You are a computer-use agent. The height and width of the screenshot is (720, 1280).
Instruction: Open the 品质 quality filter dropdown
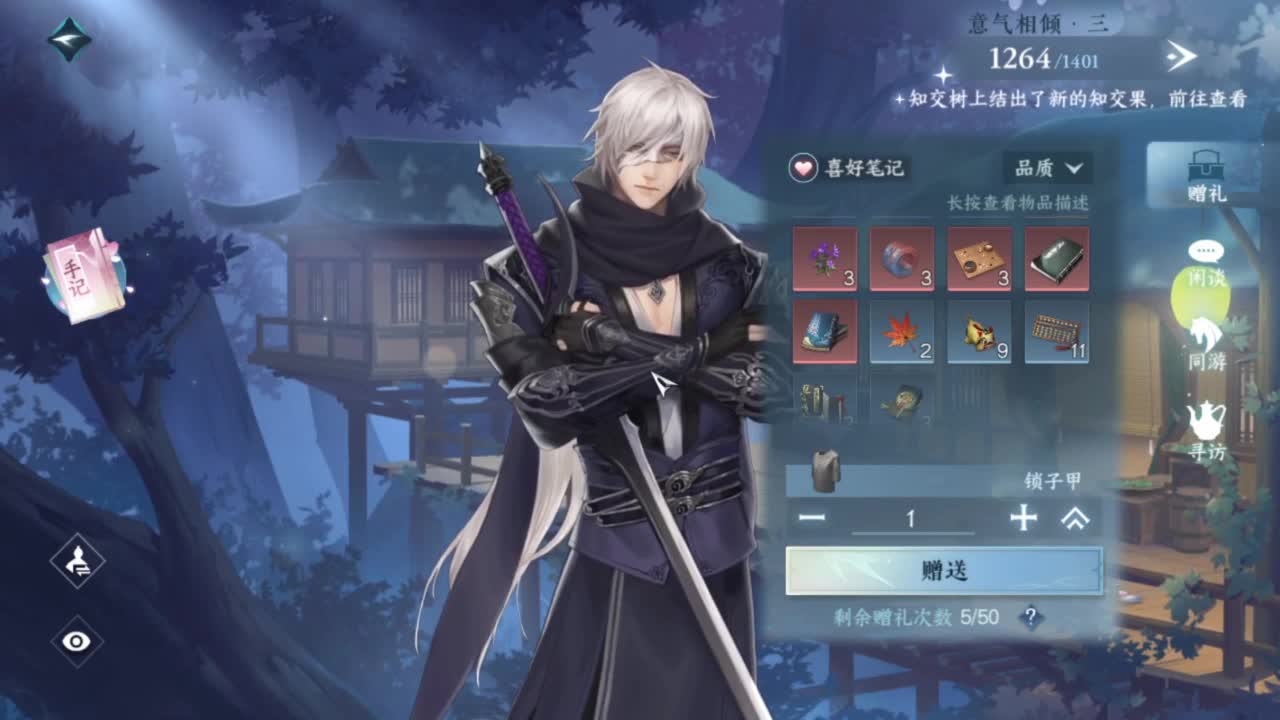click(x=1048, y=169)
